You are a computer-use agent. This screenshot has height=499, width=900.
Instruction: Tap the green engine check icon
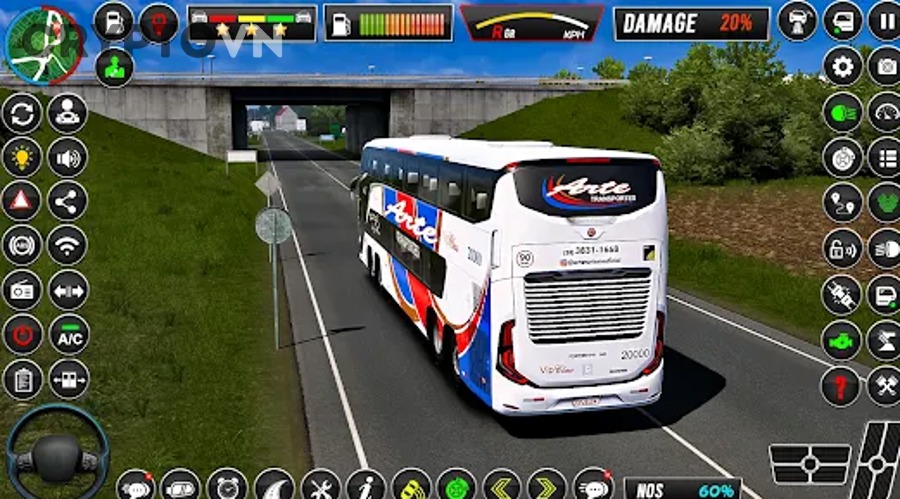tap(842, 340)
